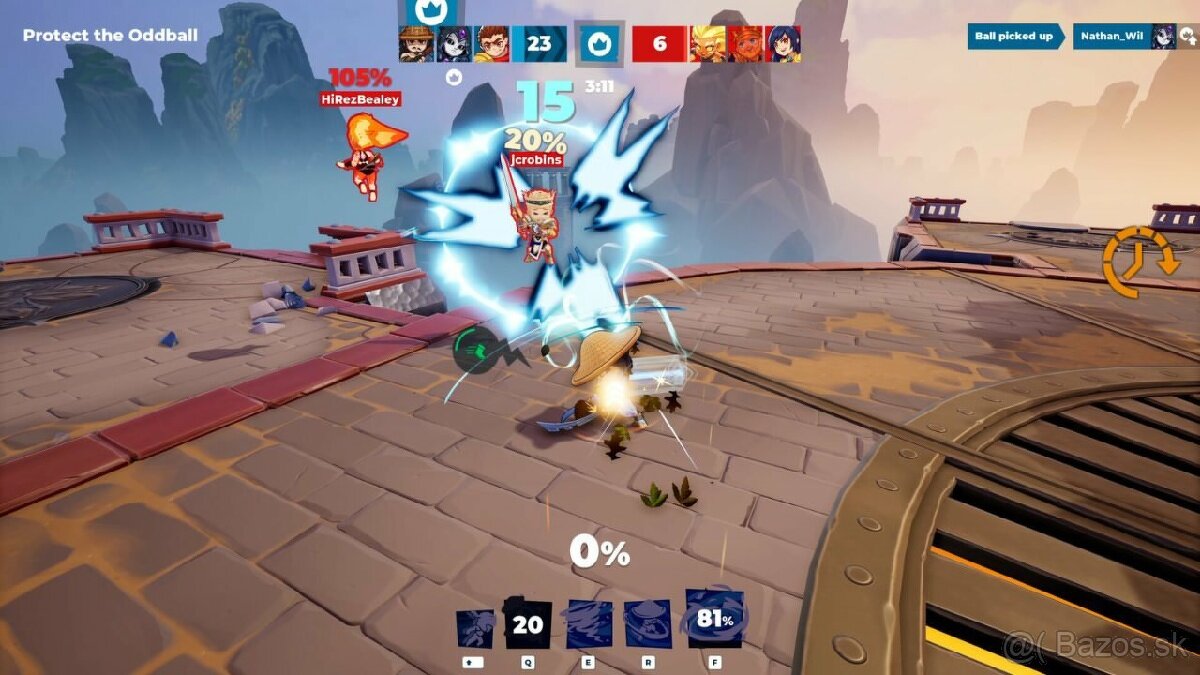Pick the blue-haired red team portrait

[782, 44]
